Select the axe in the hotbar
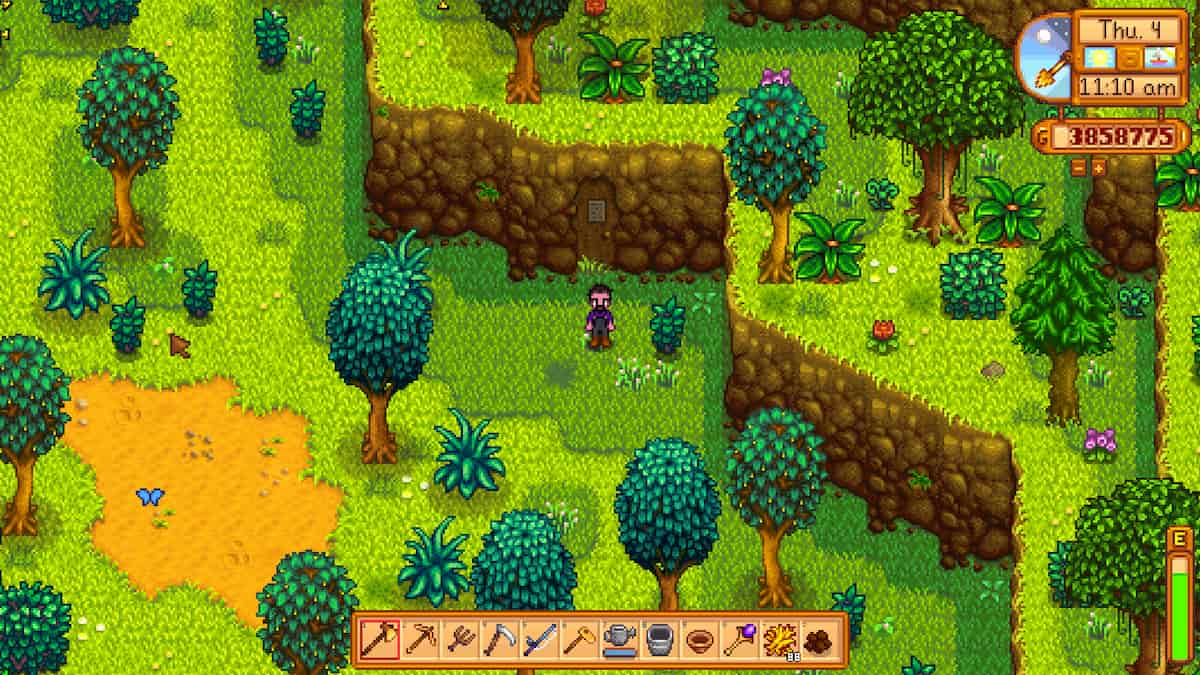The image size is (1200, 675). click(380, 639)
